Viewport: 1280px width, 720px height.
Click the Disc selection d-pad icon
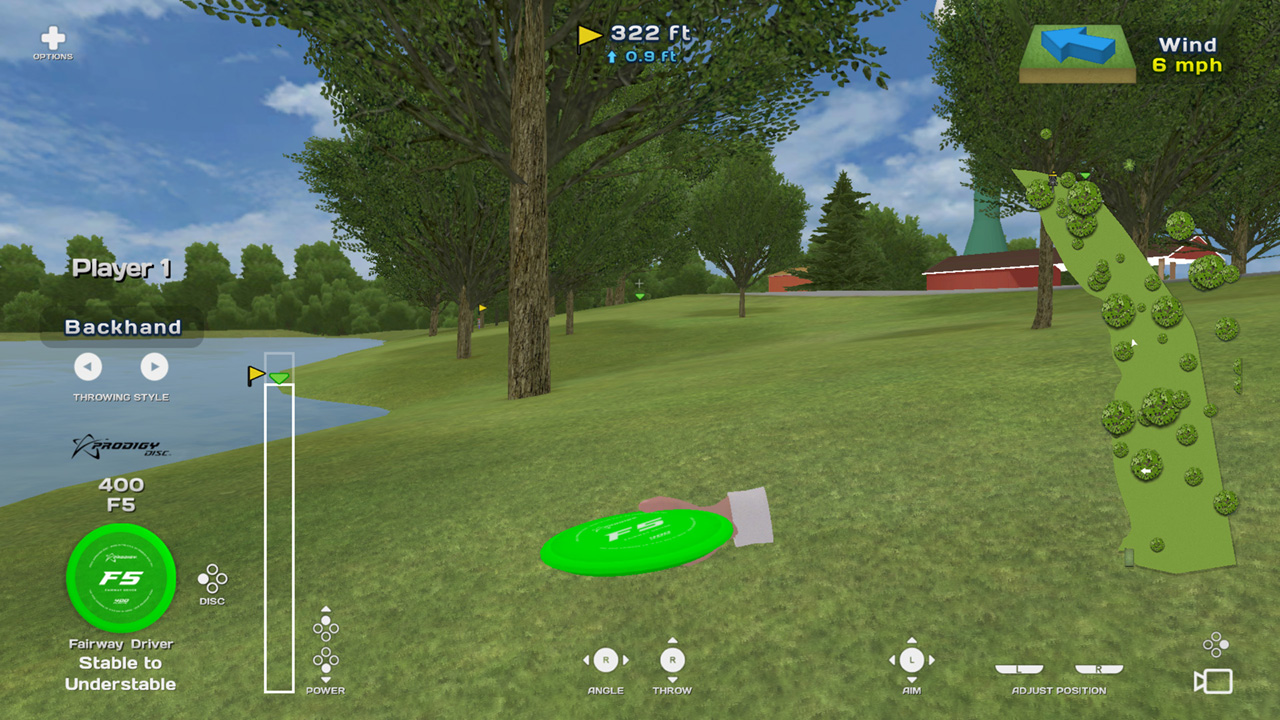[213, 578]
